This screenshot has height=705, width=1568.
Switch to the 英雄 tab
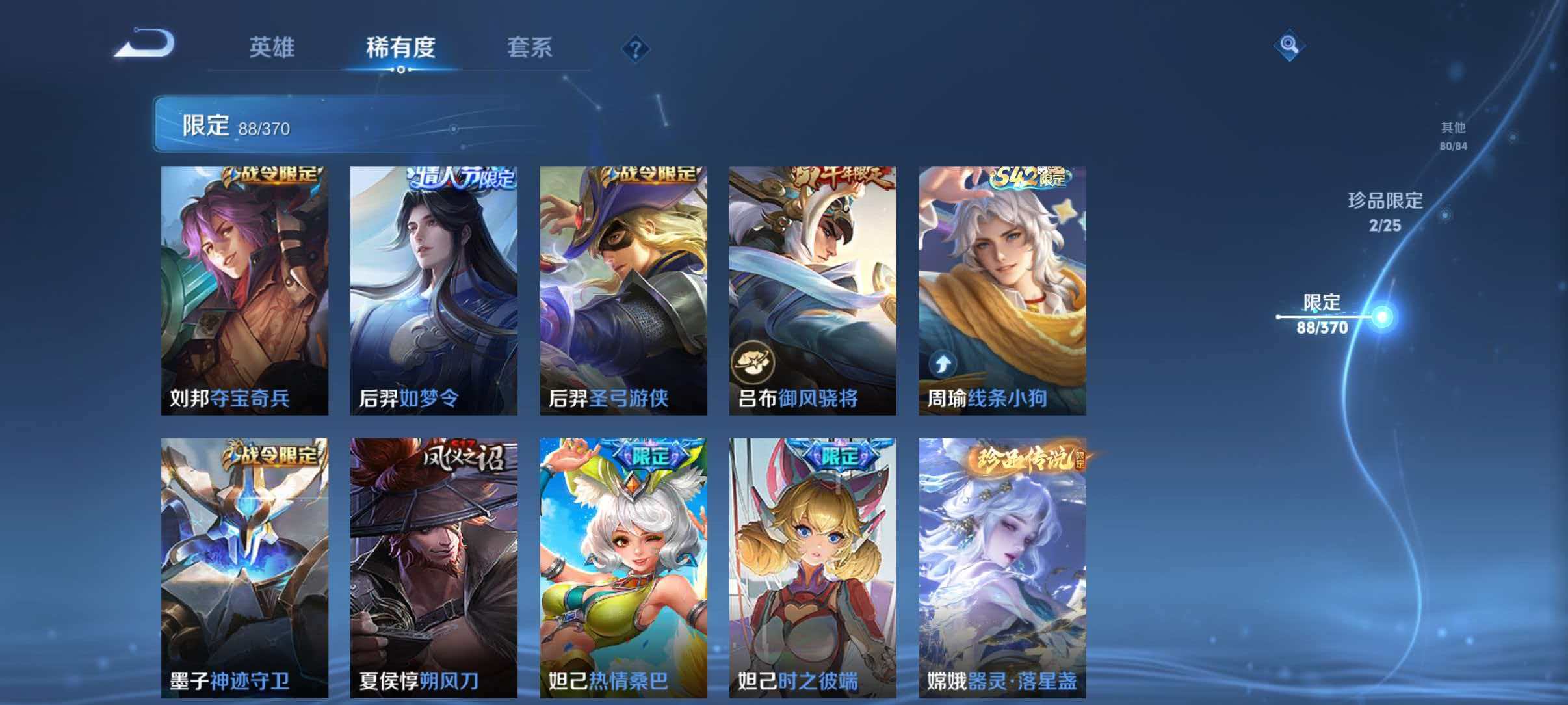coord(273,47)
